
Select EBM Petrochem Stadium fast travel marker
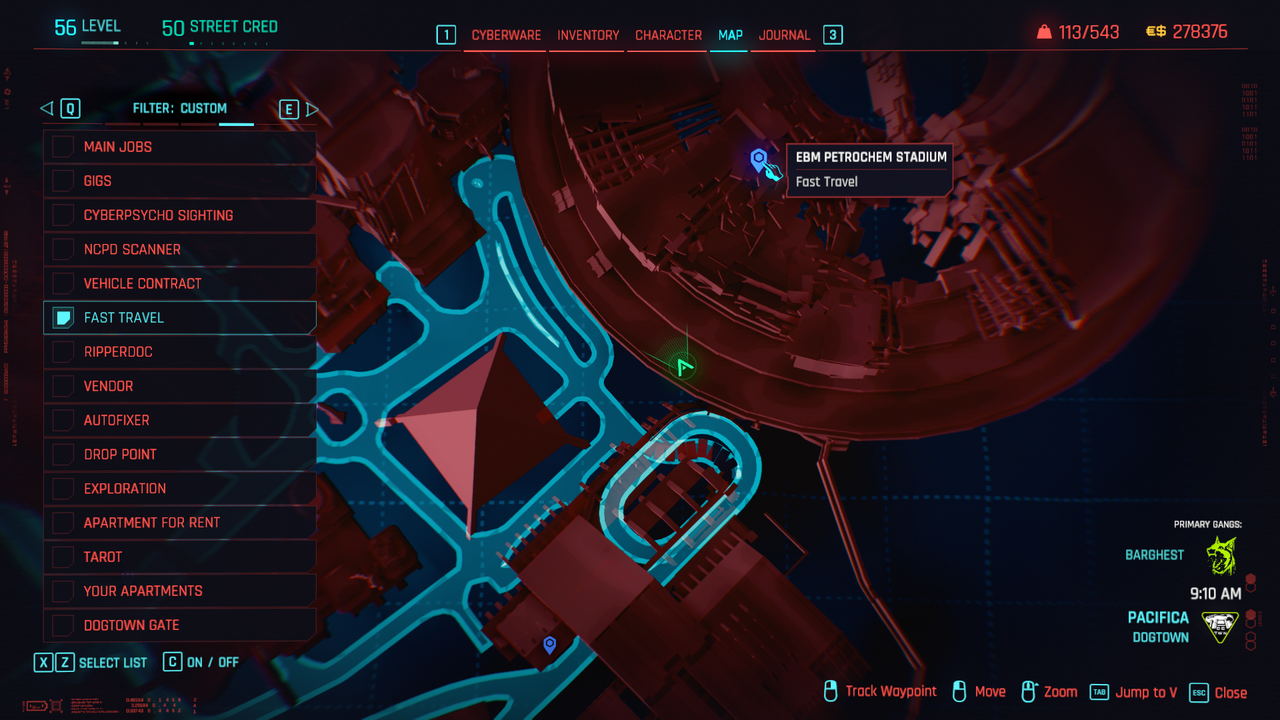[759, 159]
